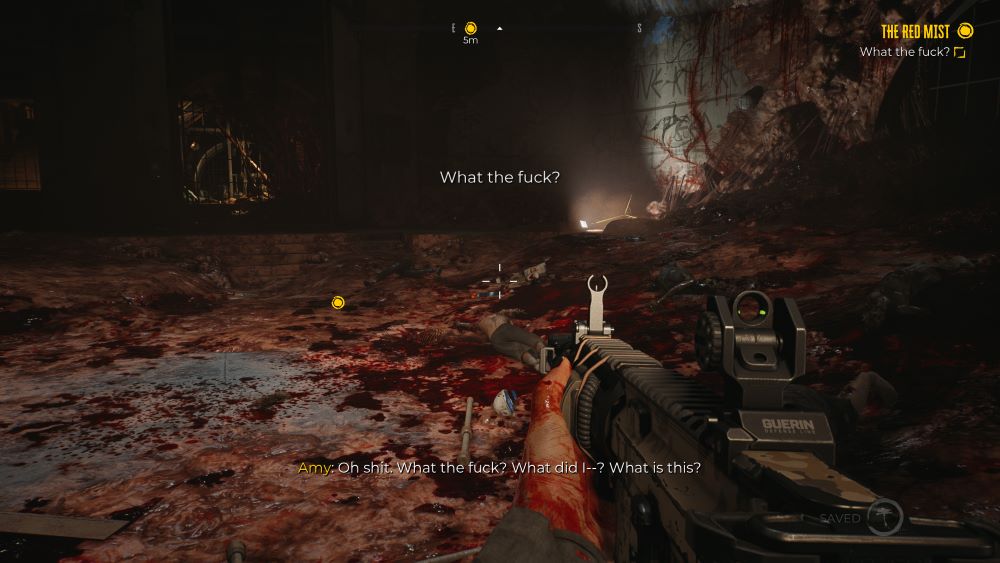The width and height of the screenshot is (1000, 563).
Task: Select the The Red Mist quest title
Action: 915,32
